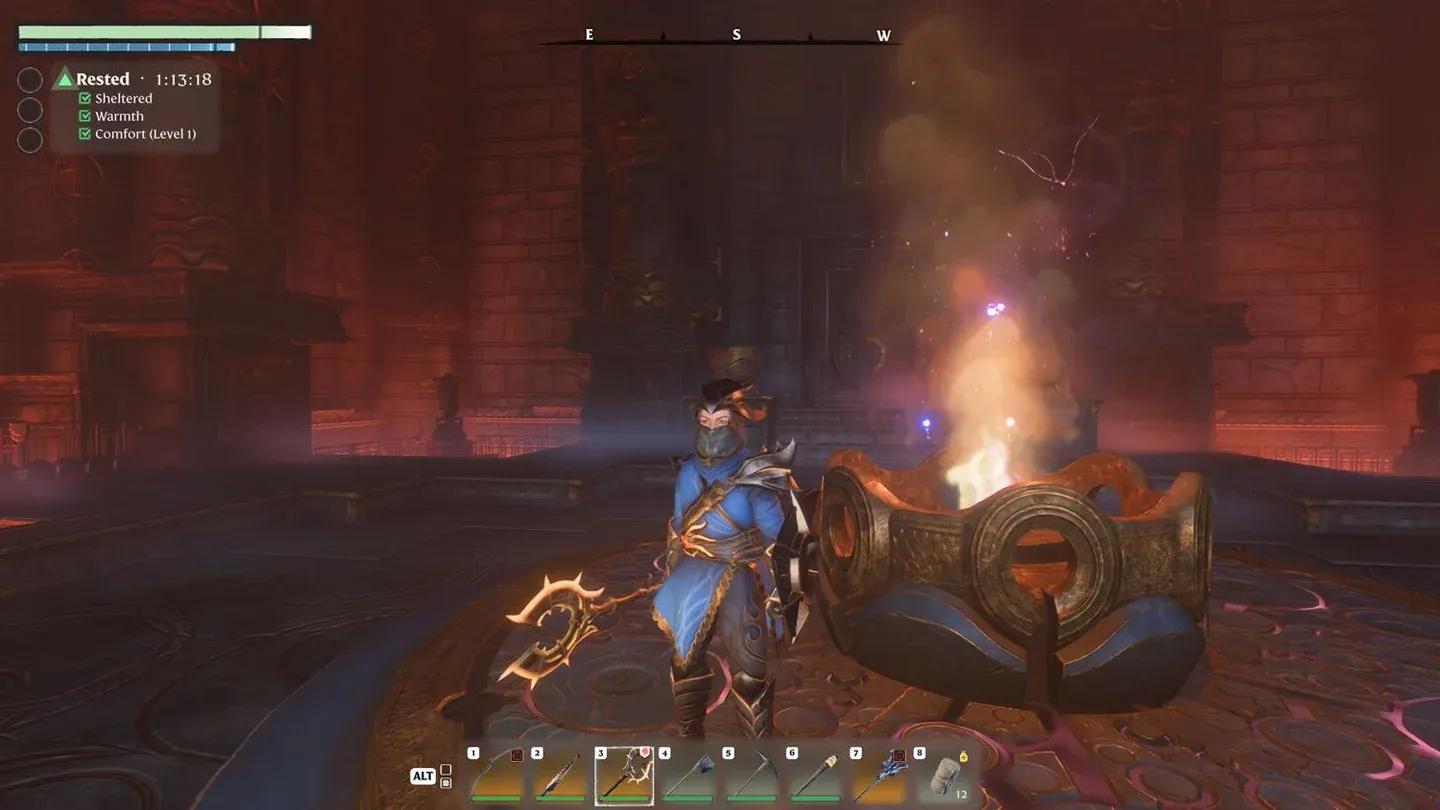Use the bandages in hotbar slot 8

[944, 777]
